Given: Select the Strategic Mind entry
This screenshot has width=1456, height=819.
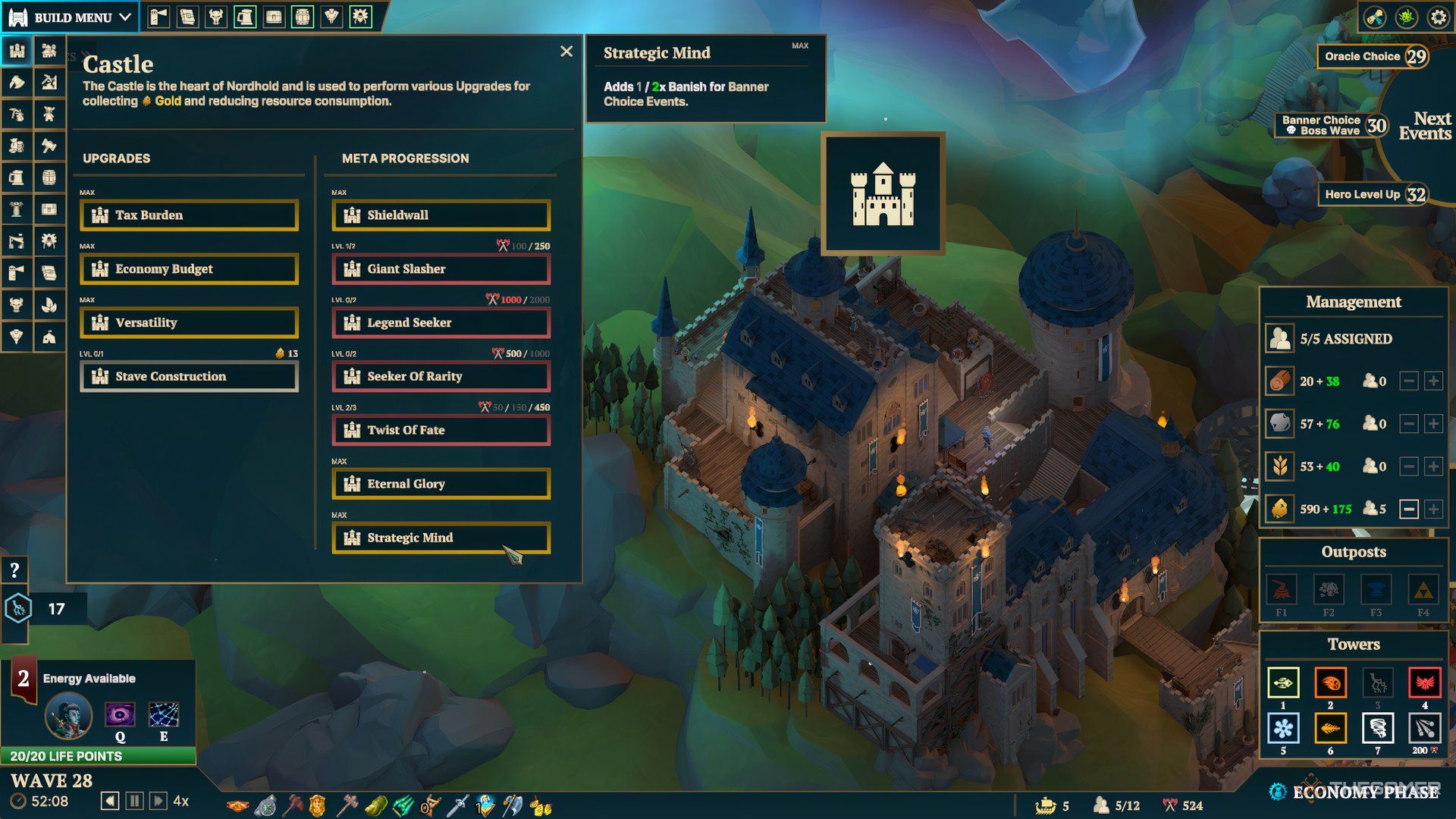Looking at the screenshot, I should (441, 538).
